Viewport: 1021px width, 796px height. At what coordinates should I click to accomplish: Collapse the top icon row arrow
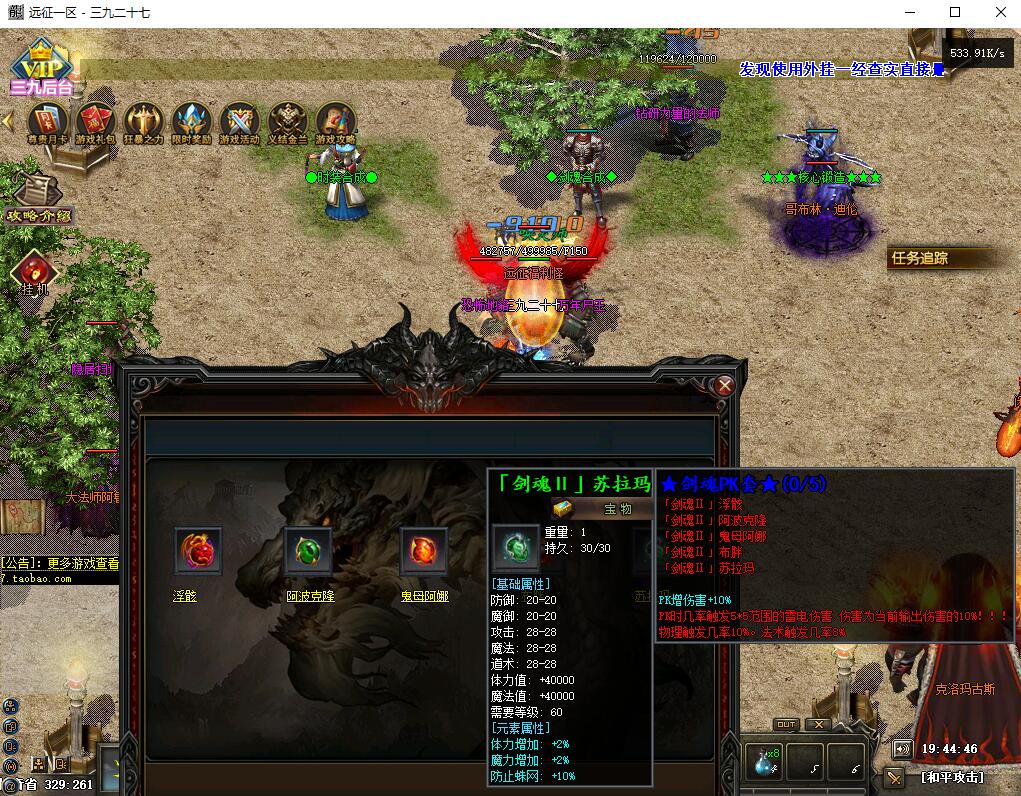click(8, 121)
